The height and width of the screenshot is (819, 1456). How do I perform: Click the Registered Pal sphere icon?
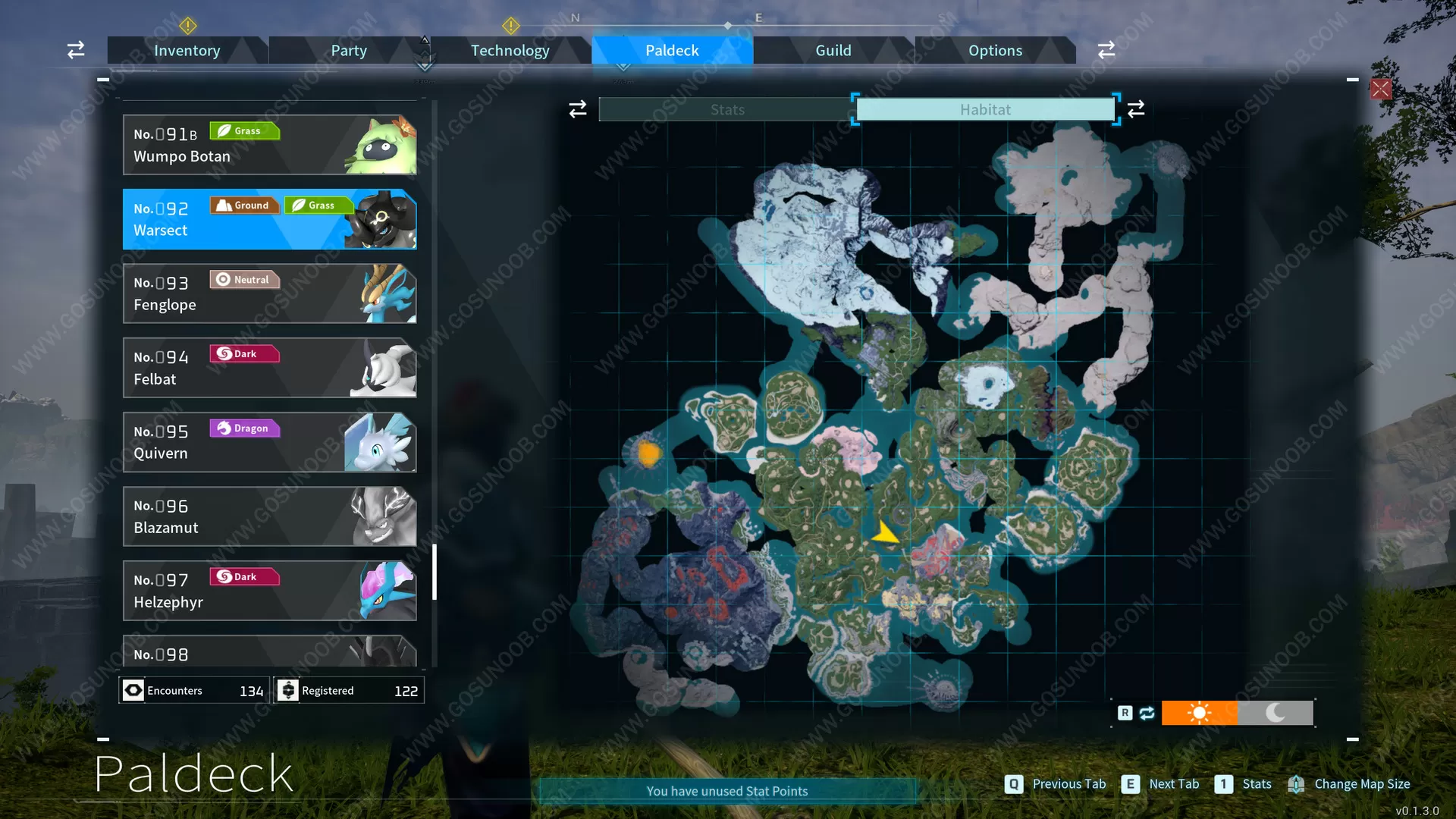click(288, 690)
